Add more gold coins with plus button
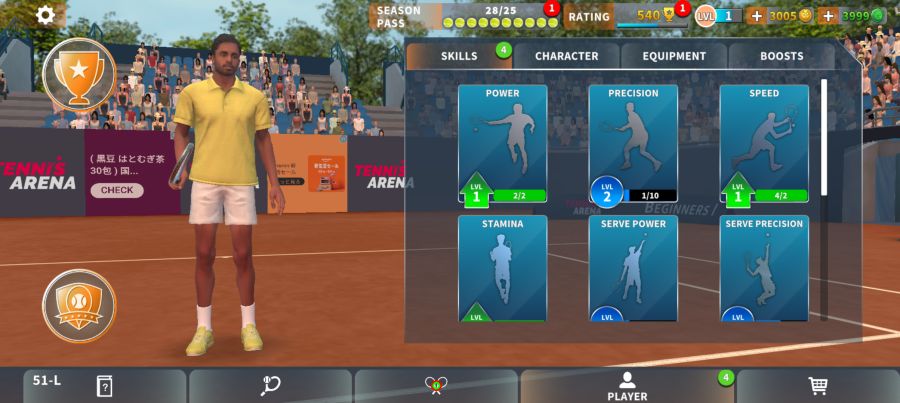Image resolution: width=900 pixels, height=403 pixels. [756, 15]
